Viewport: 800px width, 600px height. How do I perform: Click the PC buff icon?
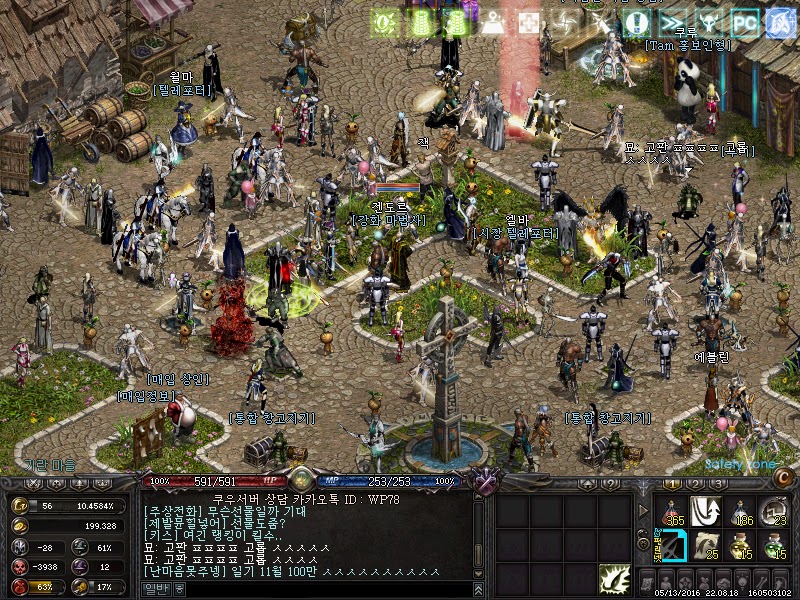pos(743,22)
